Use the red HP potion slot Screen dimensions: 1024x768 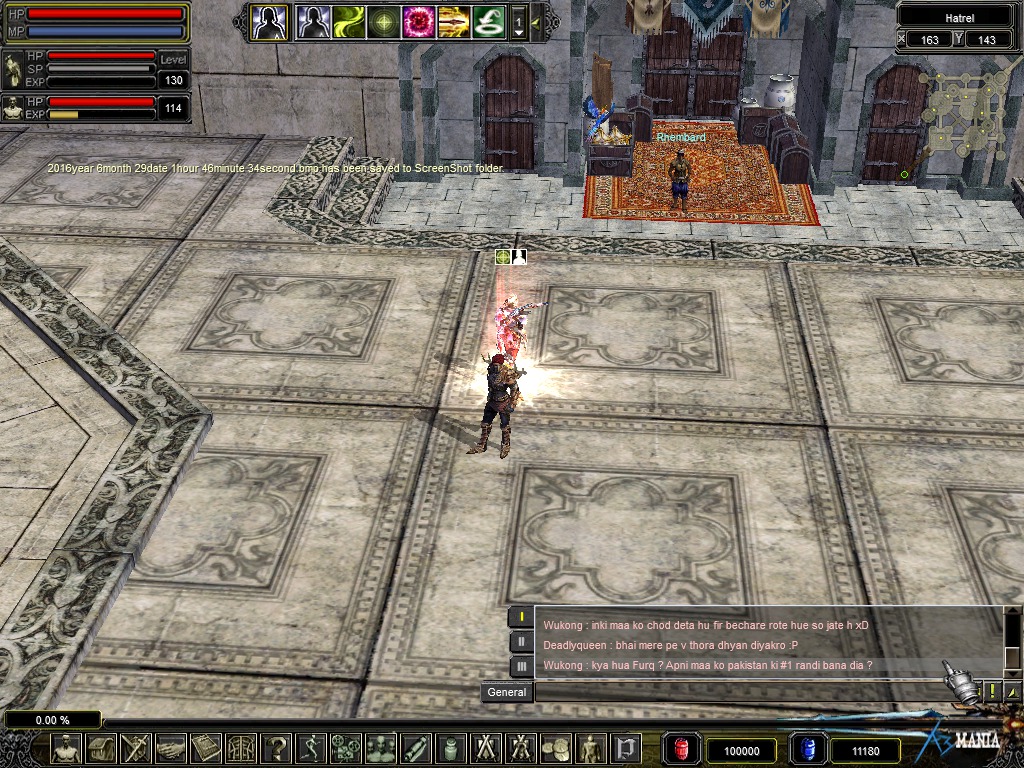pos(683,749)
